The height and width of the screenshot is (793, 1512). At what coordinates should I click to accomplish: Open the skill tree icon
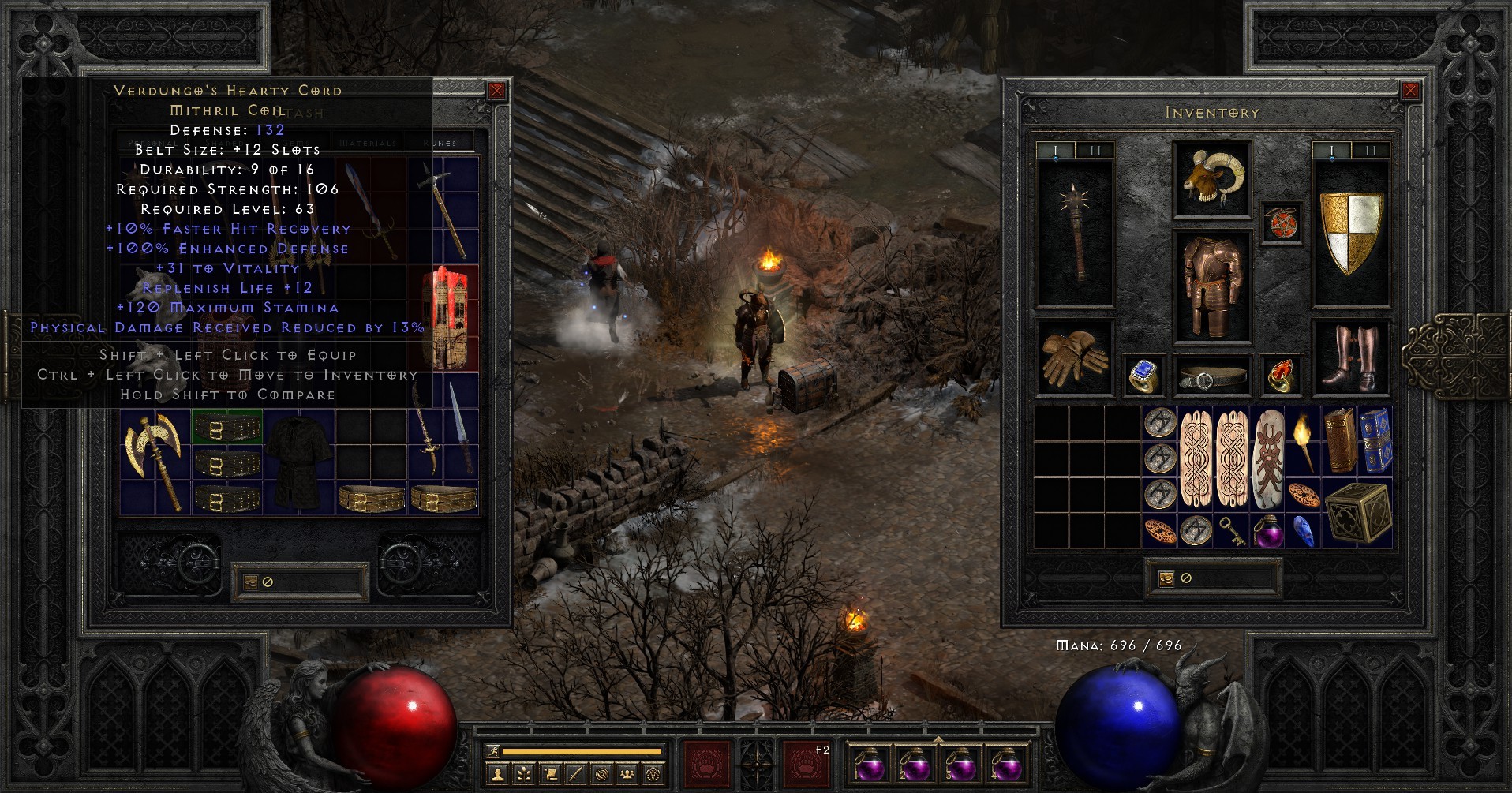pos(523,774)
